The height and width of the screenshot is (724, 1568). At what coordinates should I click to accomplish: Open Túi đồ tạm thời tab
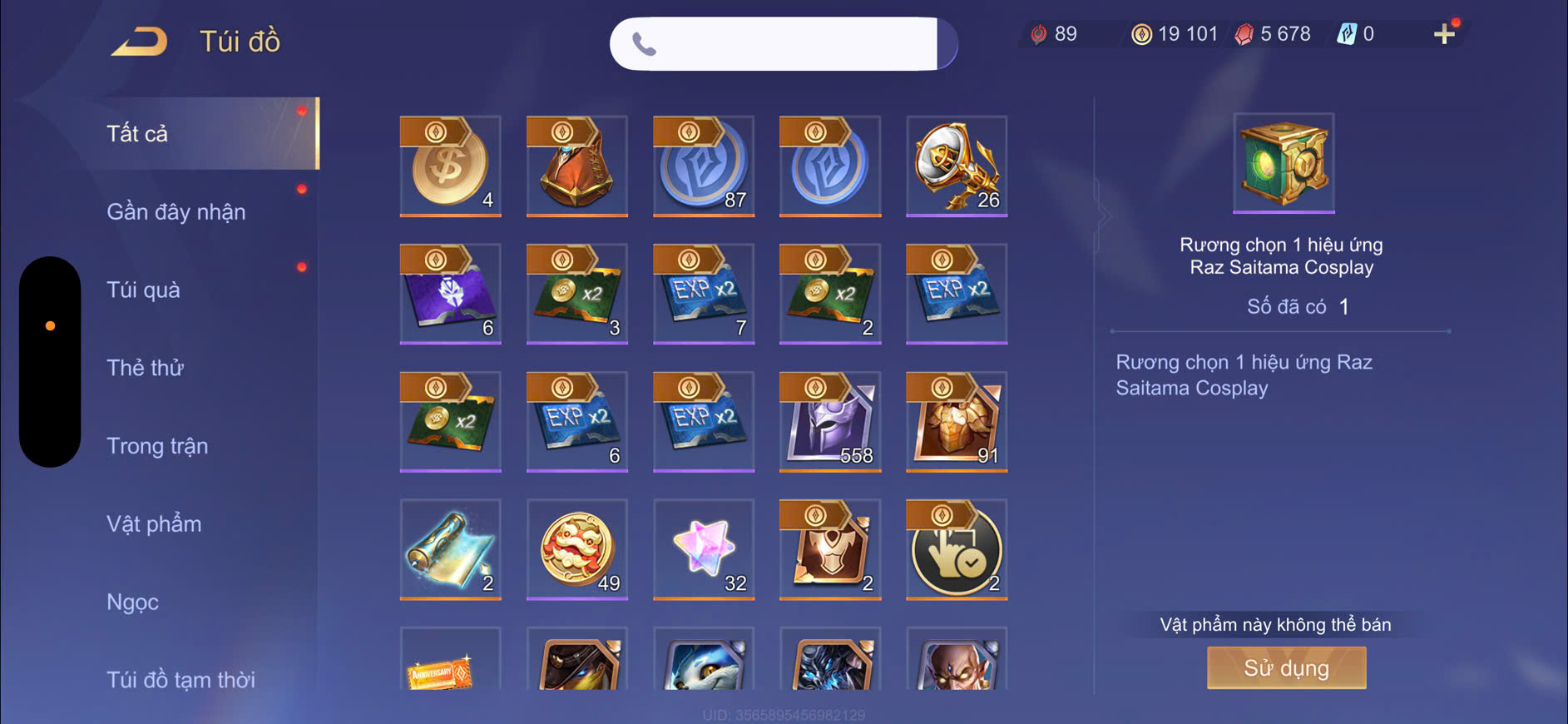pyautogui.click(x=181, y=679)
